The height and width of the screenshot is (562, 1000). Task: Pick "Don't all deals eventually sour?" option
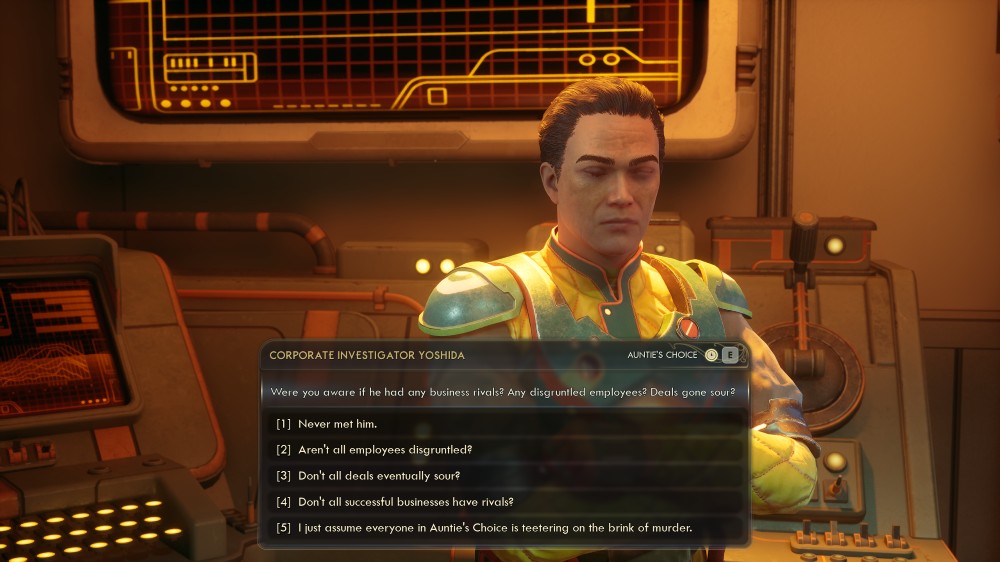[379, 476]
